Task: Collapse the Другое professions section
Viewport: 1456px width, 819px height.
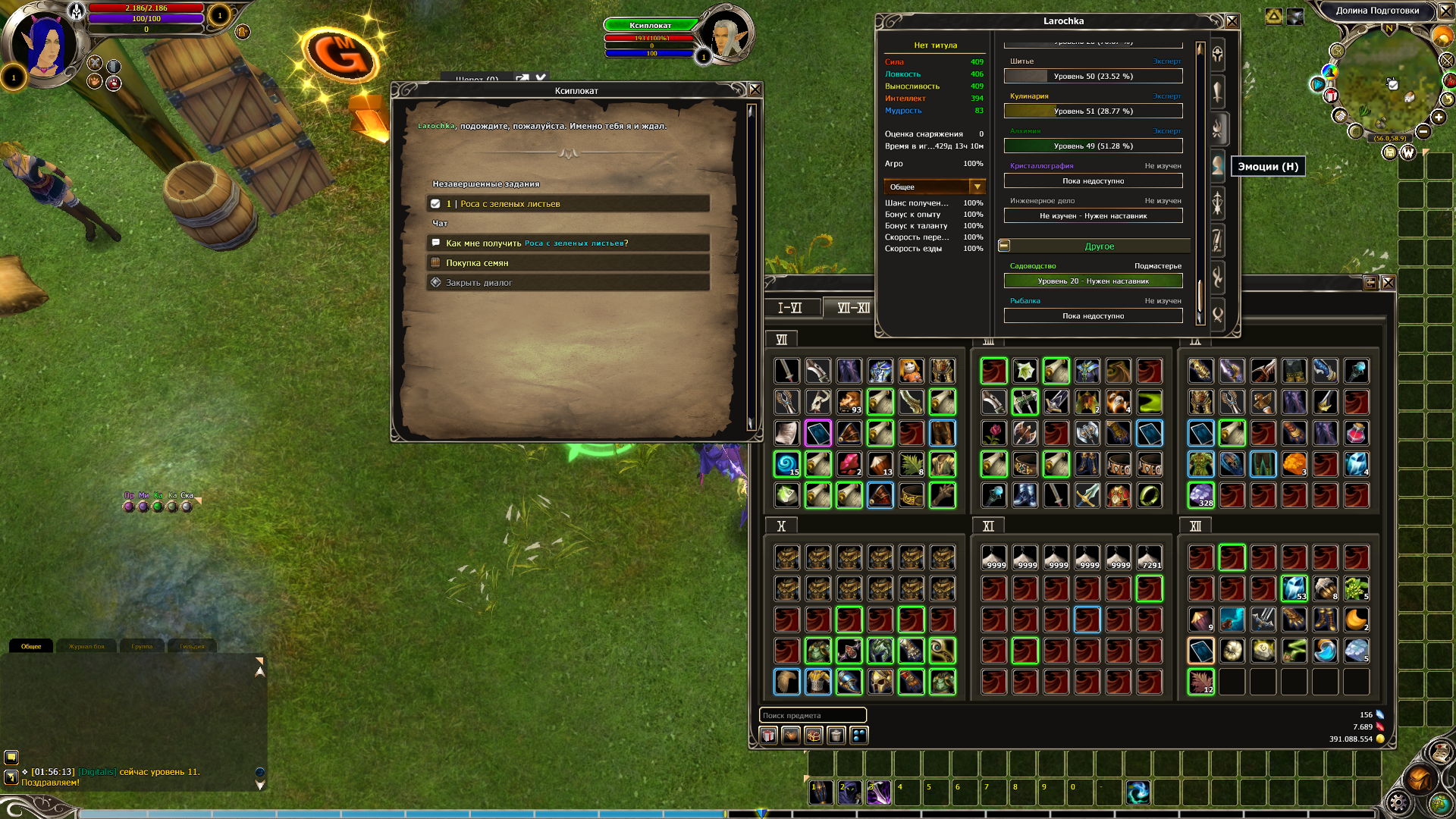Action: point(1004,246)
